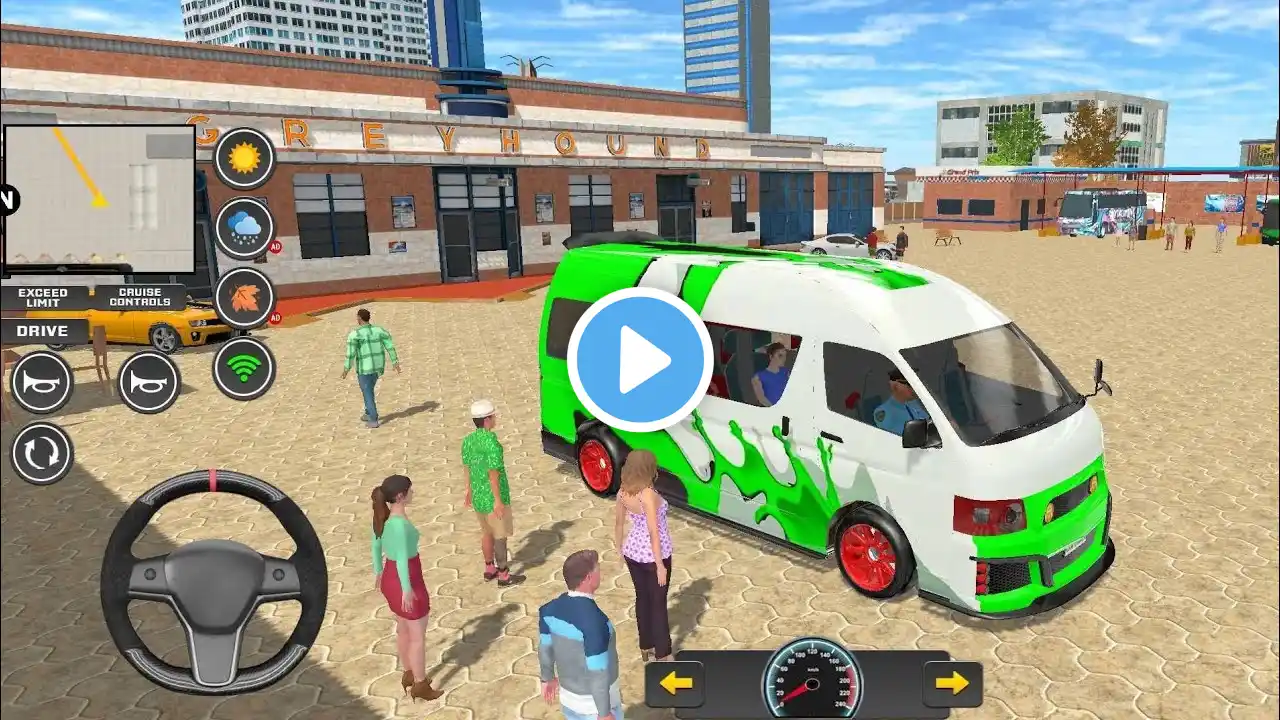The width and height of the screenshot is (1280, 720).
Task: Open CRUISE CONTROLS
Action: click(139, 298)
